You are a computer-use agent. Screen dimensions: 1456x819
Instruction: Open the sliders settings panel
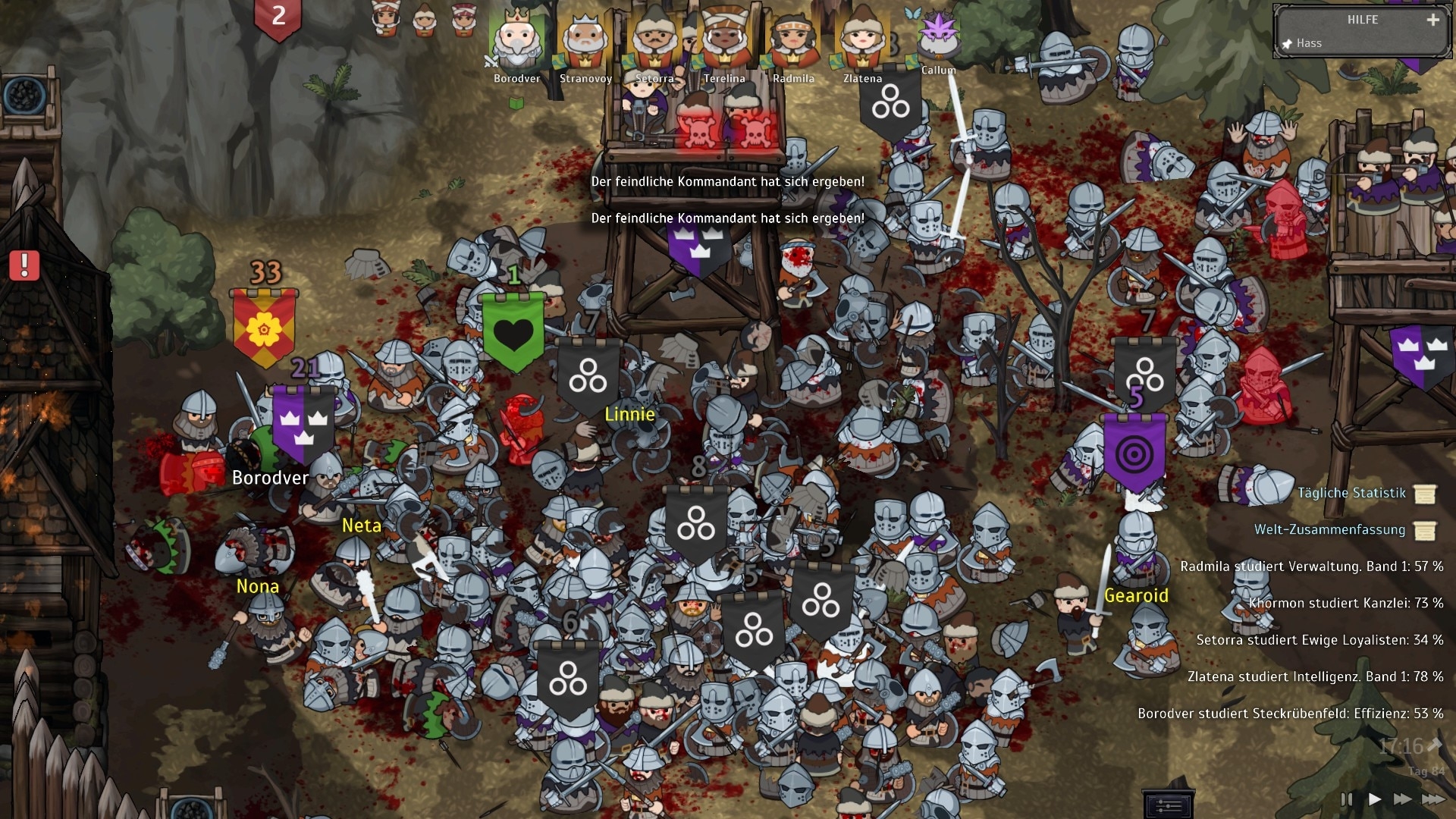(x=1169, y=805)
